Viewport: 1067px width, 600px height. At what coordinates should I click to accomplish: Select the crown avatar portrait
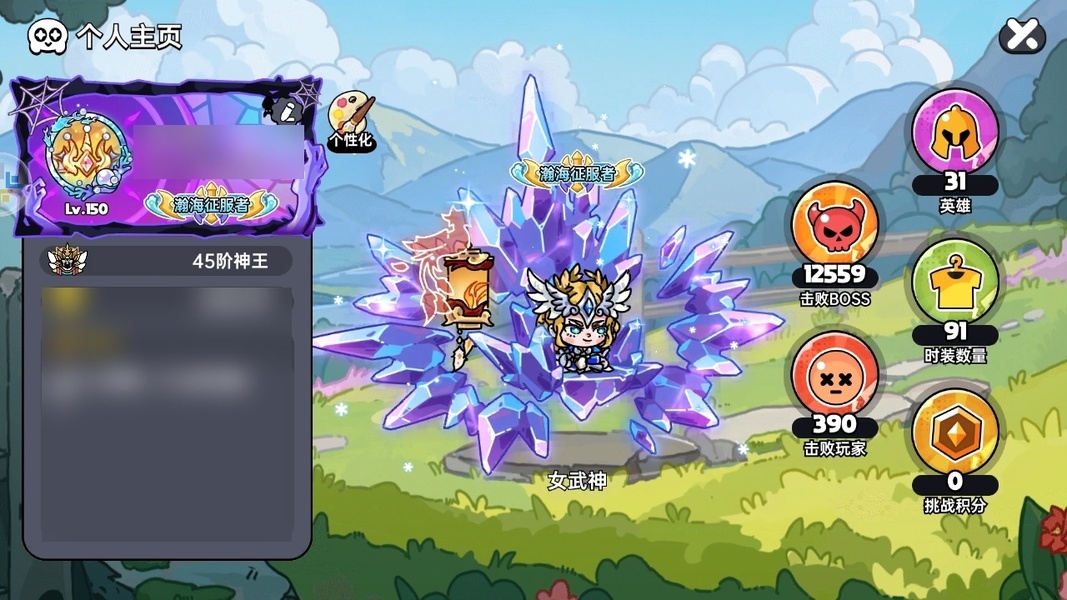pos(86,157)
